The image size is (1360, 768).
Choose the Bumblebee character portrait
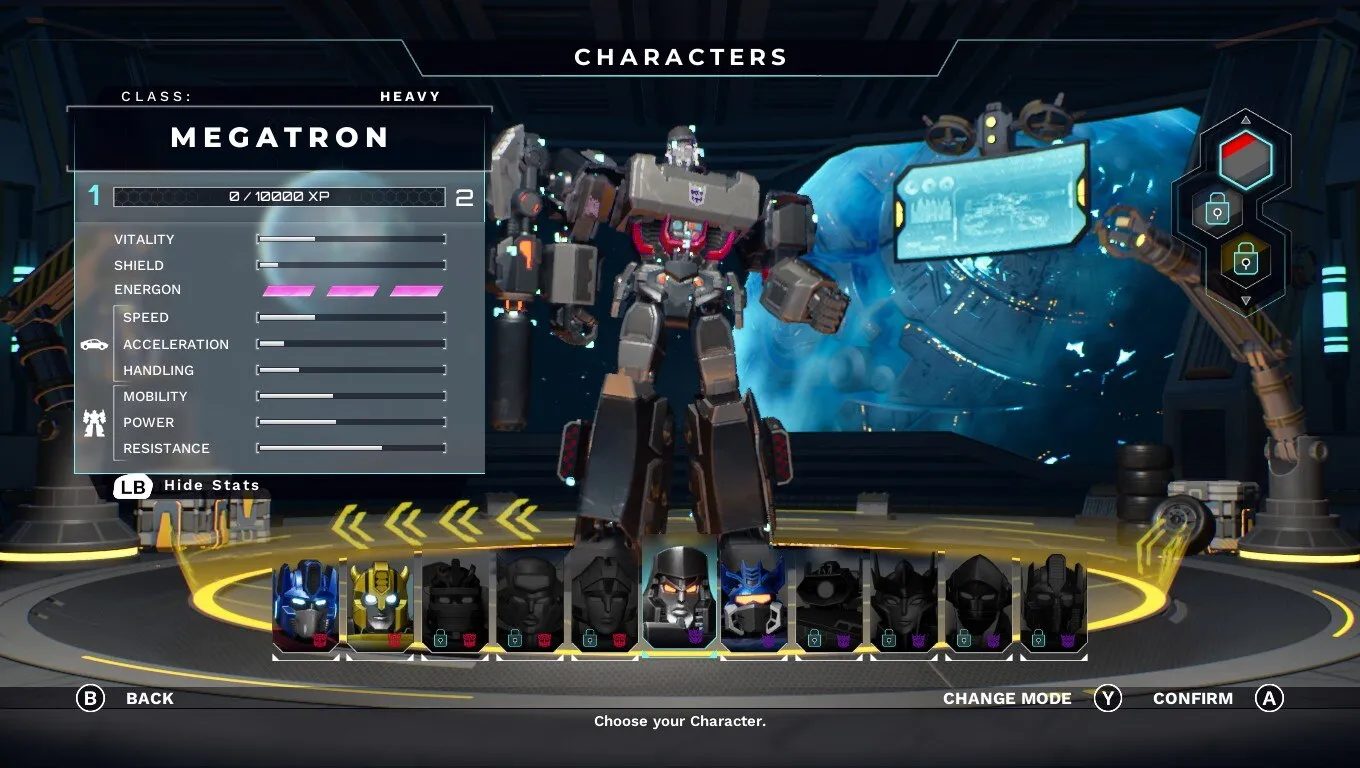click(380, 605)
